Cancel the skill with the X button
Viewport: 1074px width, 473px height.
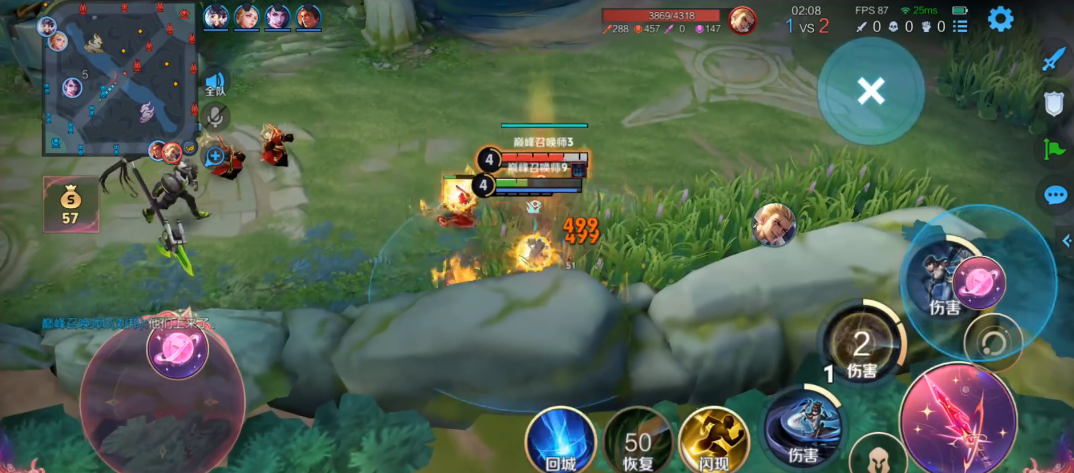coord(871,91)
